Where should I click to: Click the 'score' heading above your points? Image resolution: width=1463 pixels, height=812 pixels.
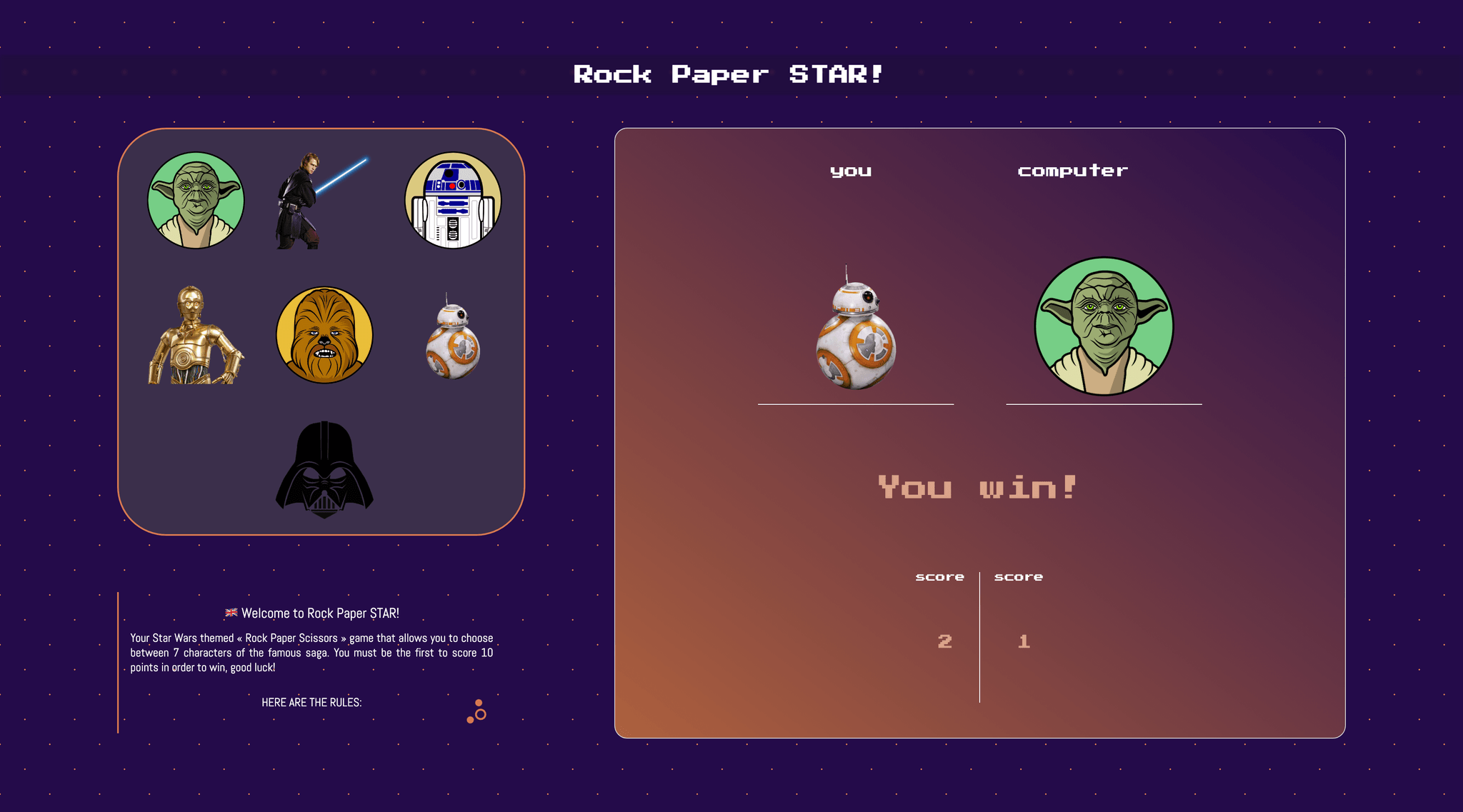[940, 576]
